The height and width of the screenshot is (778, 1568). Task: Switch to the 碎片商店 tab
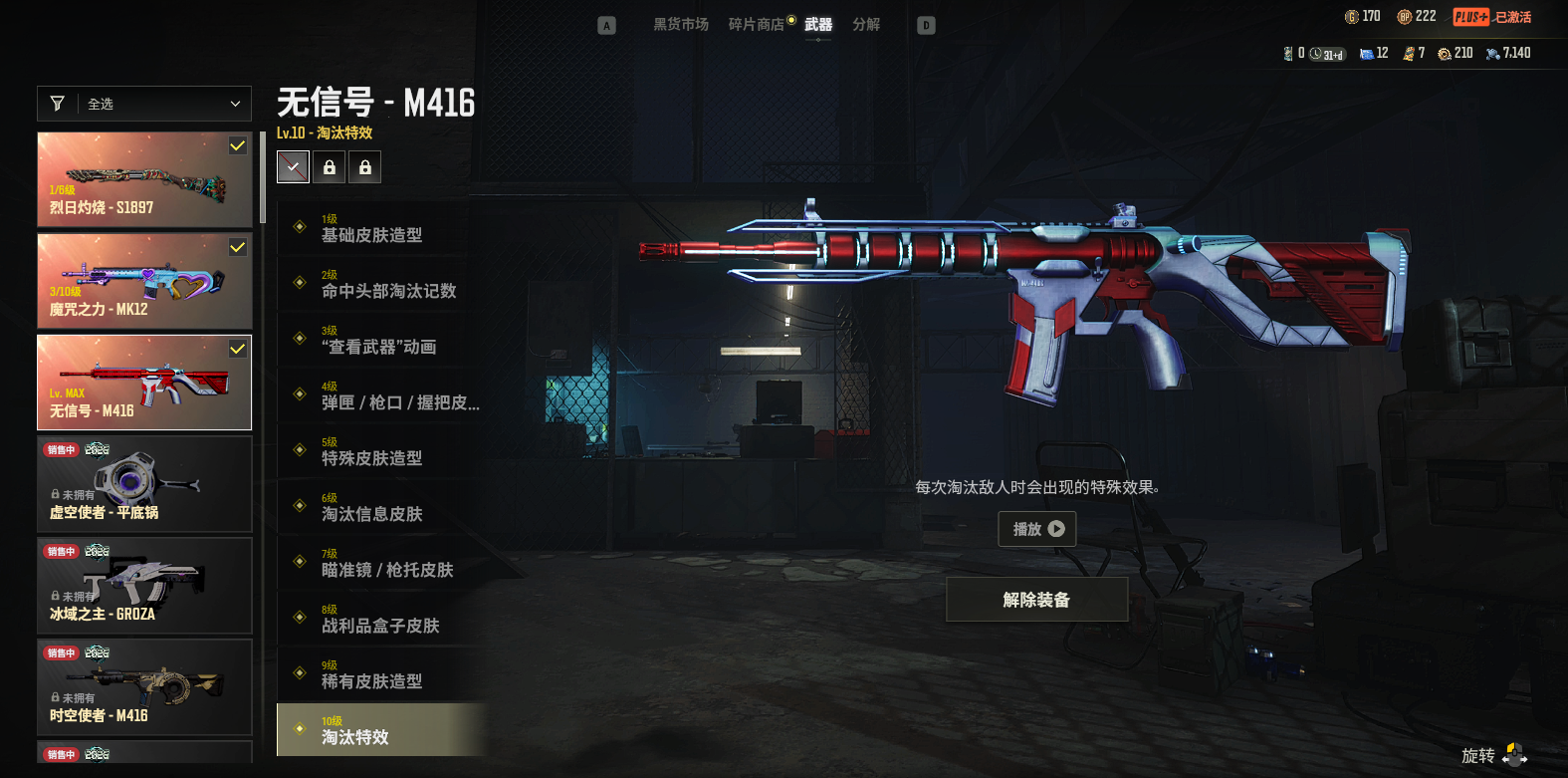(x=756, y=25)
